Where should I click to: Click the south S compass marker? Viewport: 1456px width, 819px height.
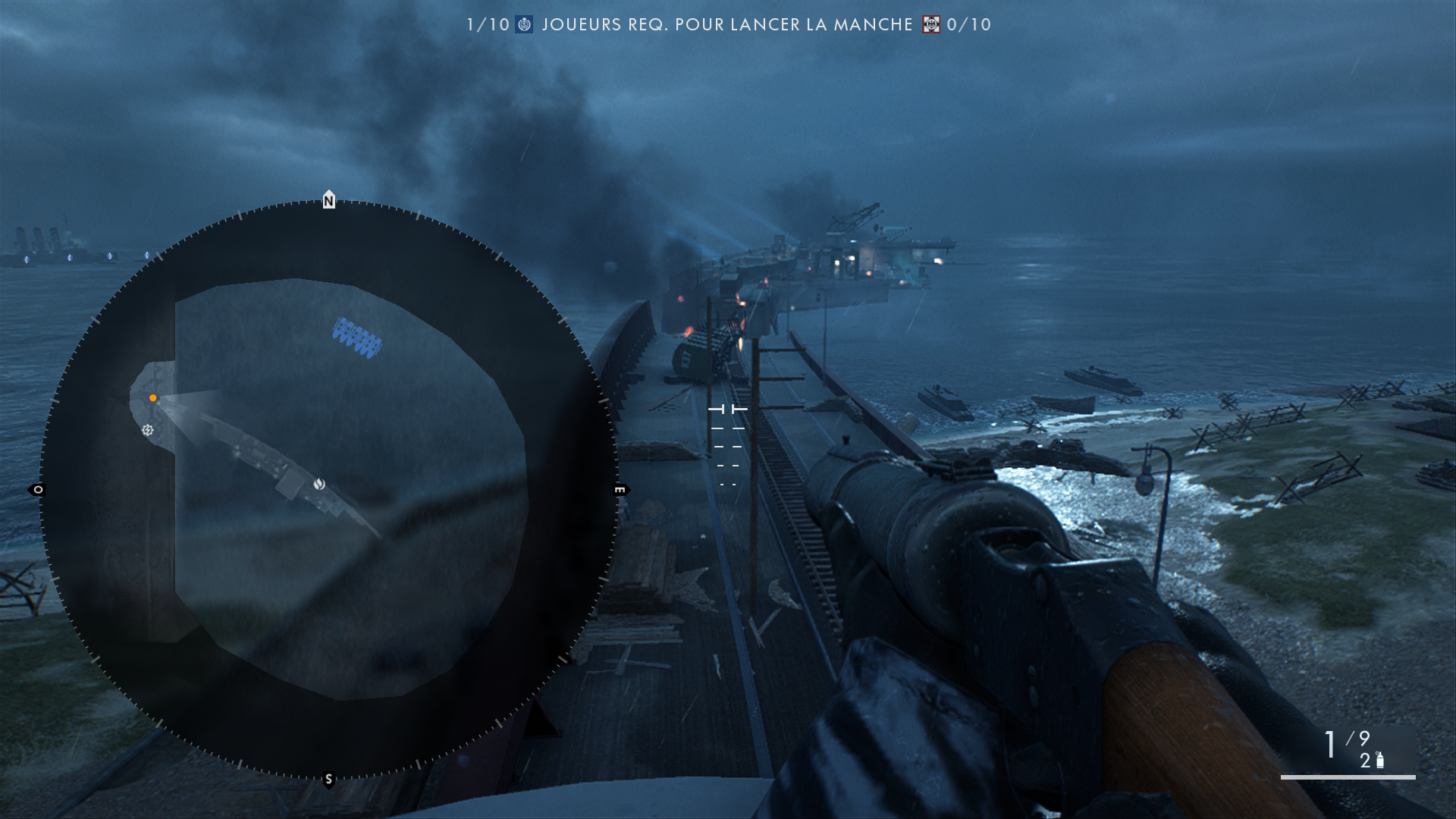click(328, 780)
